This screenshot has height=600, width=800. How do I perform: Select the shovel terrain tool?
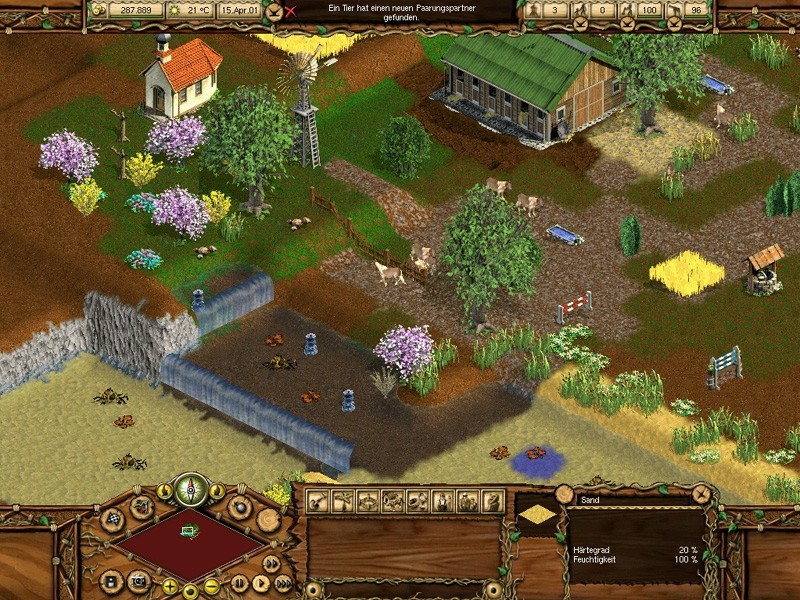click(x=320, y=501)
